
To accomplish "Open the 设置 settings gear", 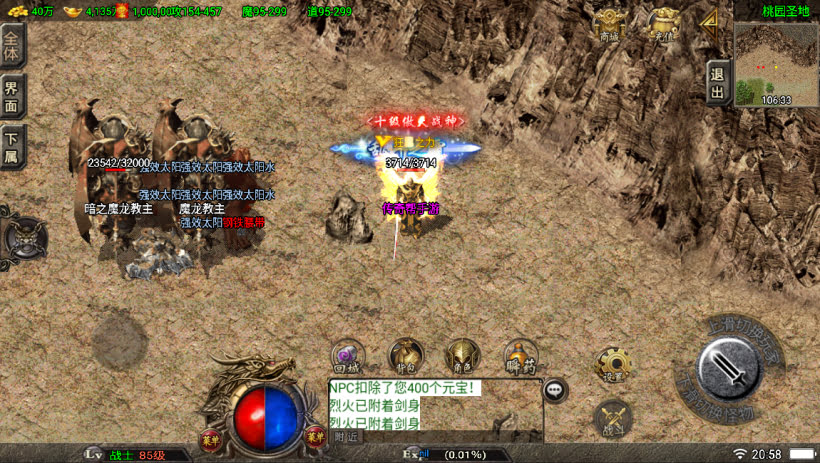I will tap(613, 366).
